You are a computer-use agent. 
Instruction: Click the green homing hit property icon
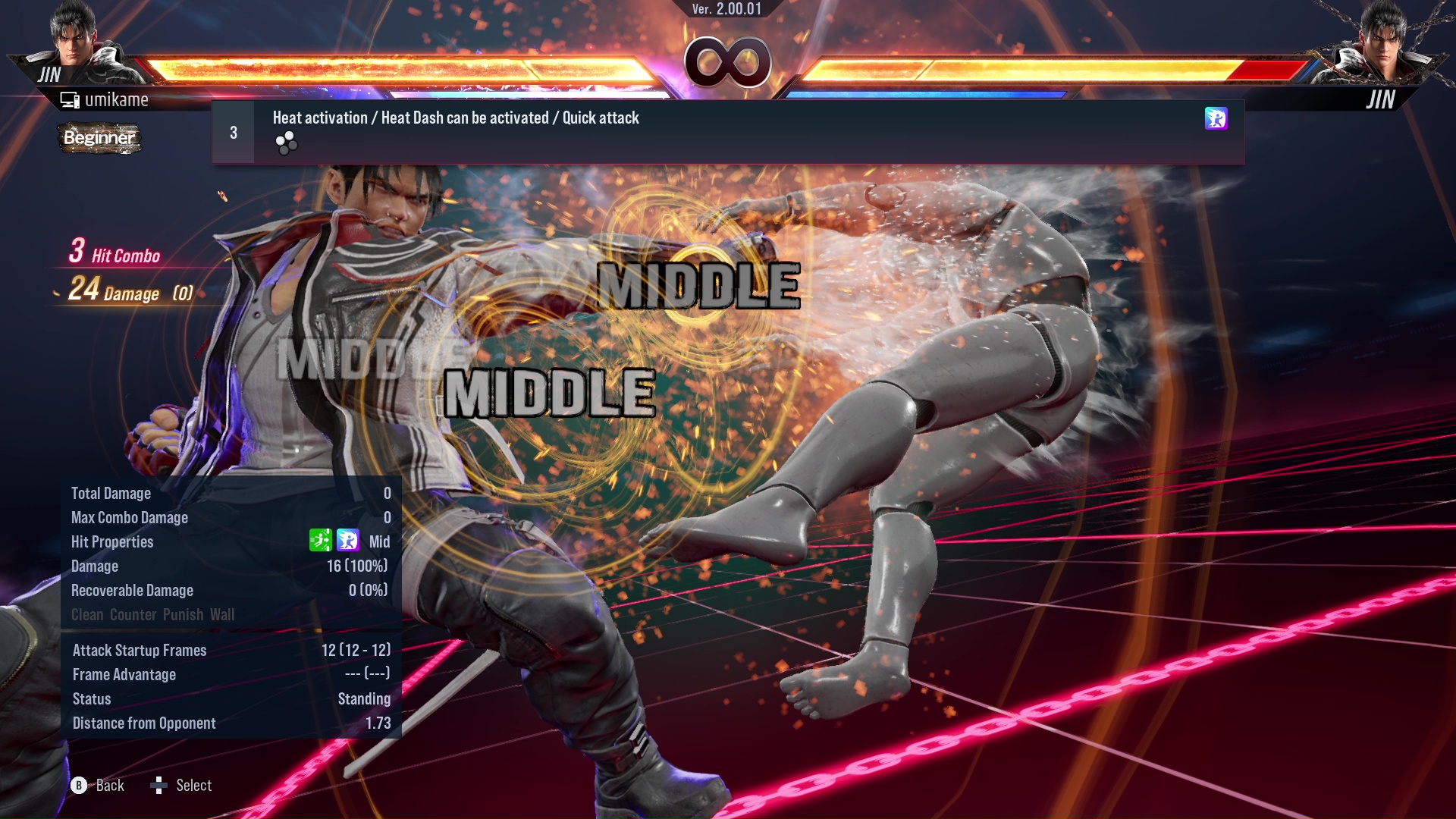319,541
